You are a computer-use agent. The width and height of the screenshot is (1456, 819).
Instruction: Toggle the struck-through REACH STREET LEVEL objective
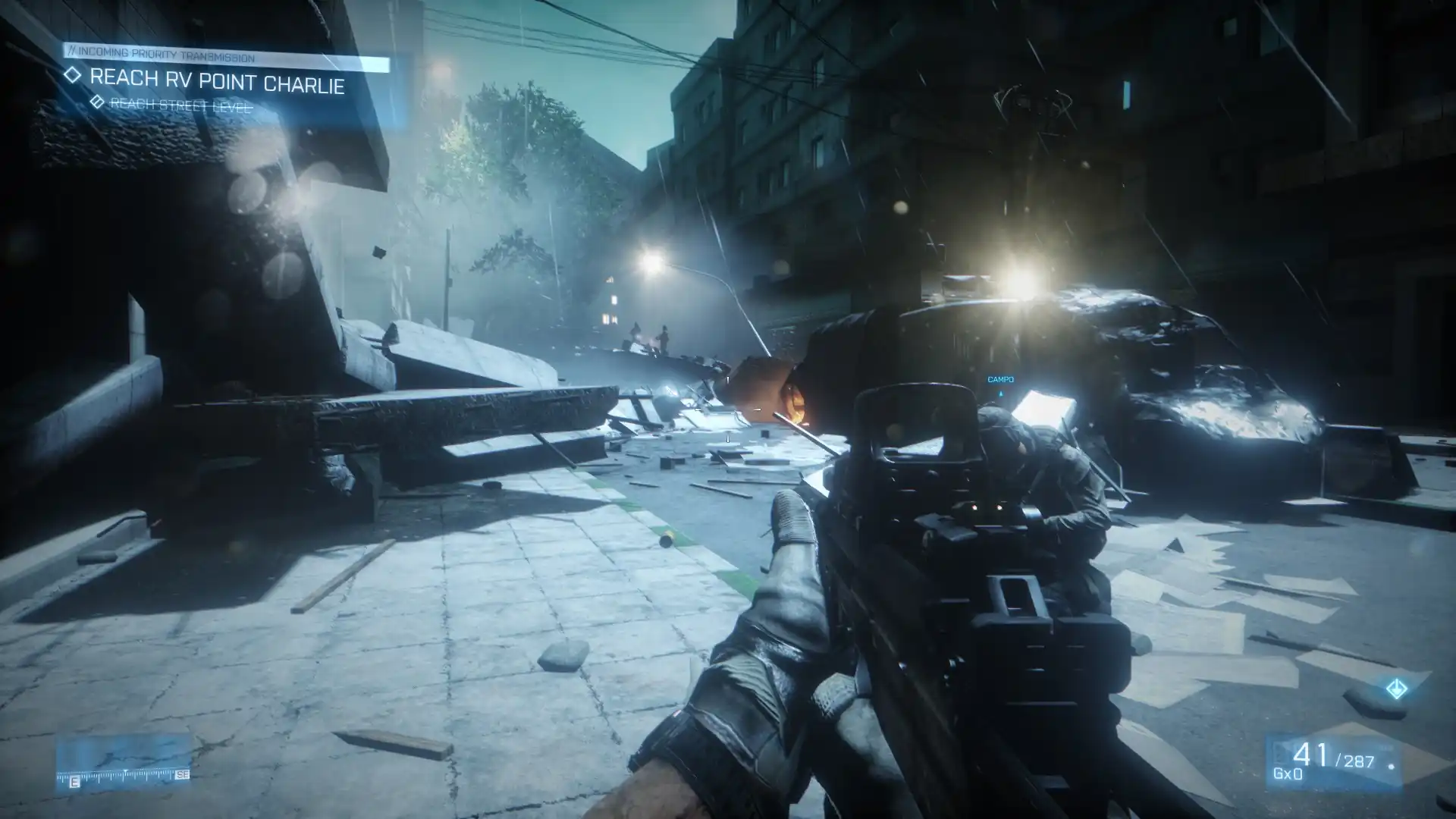click(x=180, y=105)
